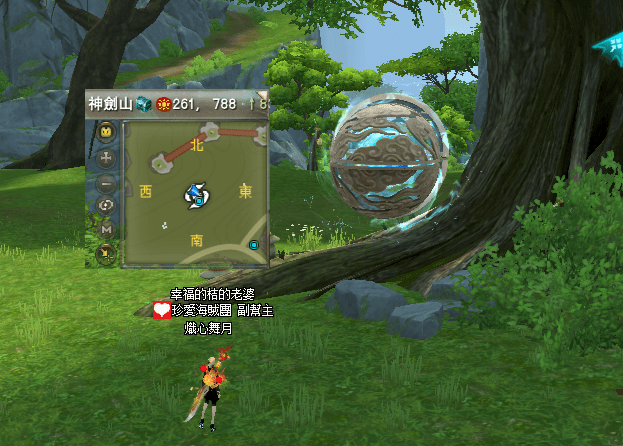Screen dimensions: 623x446
Task: Click the circular refresh button beside the minimap
Action: click(106, 206)
